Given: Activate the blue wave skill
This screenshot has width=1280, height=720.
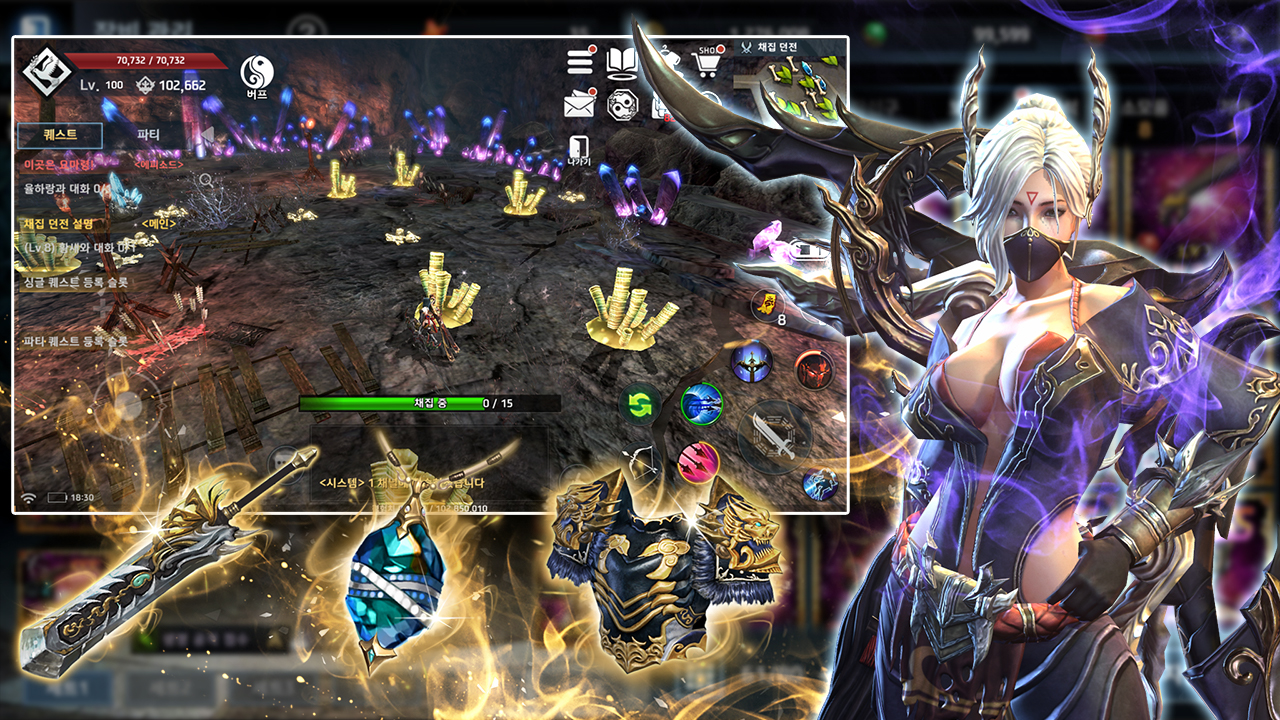Looking at the screenshot, I should (x=702, y=404).
